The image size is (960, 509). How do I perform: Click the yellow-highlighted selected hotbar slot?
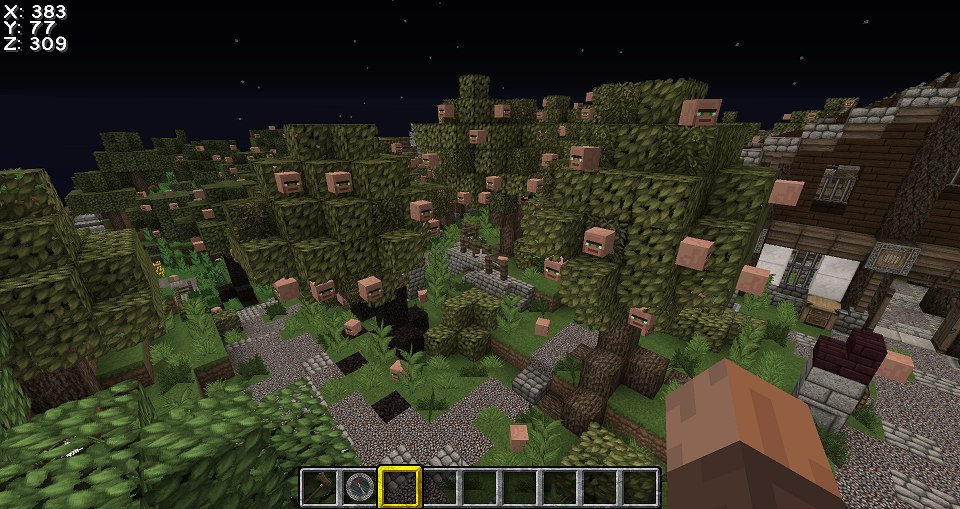click(x=400, y=487)
